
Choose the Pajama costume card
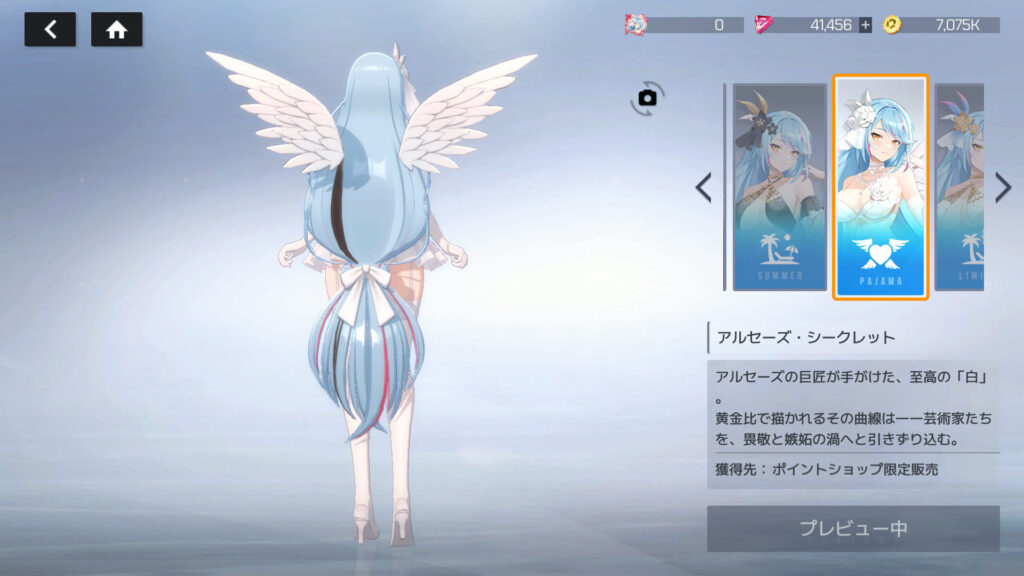881,187
